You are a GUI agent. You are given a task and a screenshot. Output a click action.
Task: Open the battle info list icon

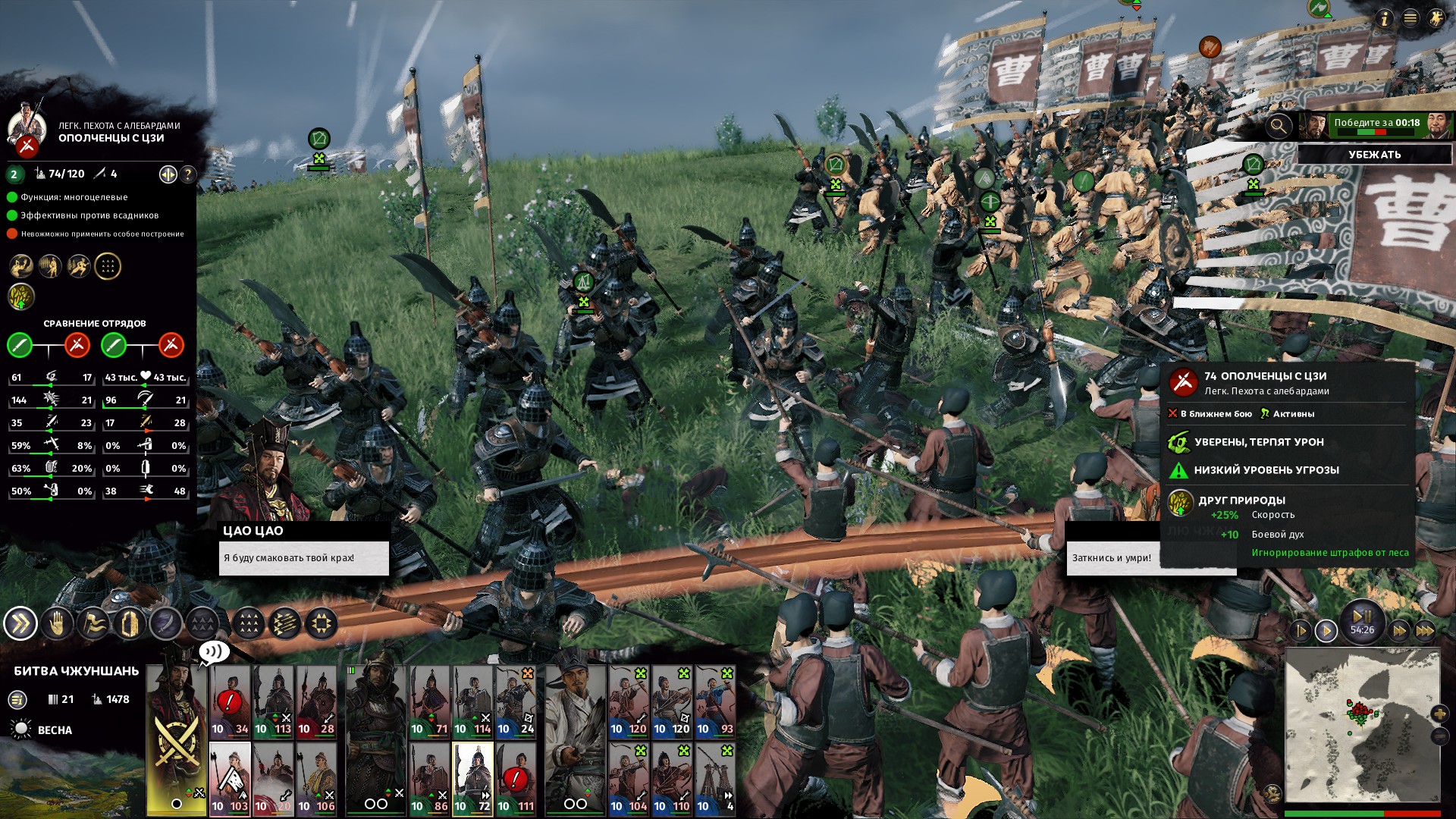[17, 700]
